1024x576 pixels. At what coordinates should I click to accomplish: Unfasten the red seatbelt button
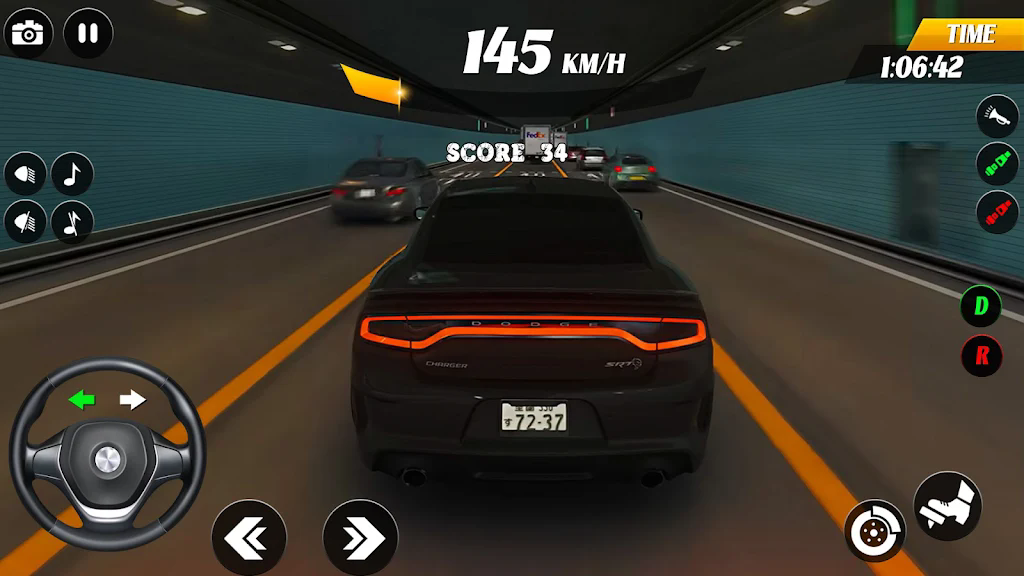[997, 213]
